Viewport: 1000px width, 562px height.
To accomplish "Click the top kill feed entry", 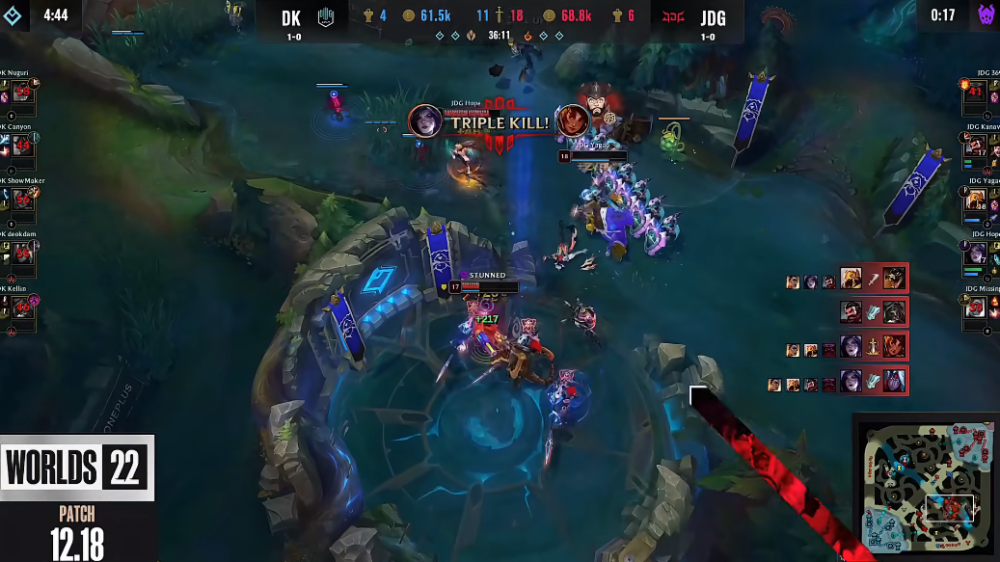I will pos(847,278).
